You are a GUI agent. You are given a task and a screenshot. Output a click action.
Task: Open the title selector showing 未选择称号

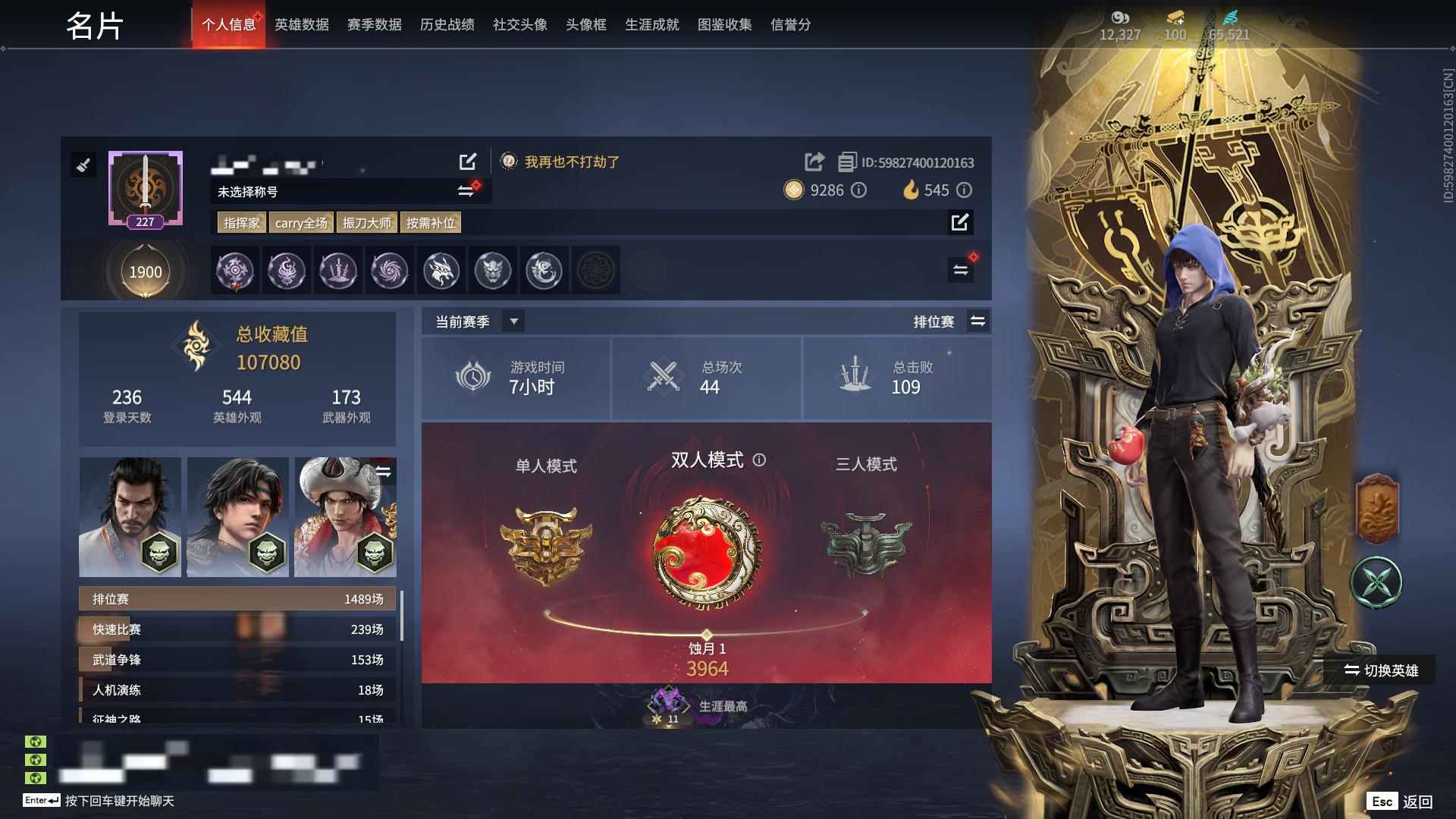point(466,192)
